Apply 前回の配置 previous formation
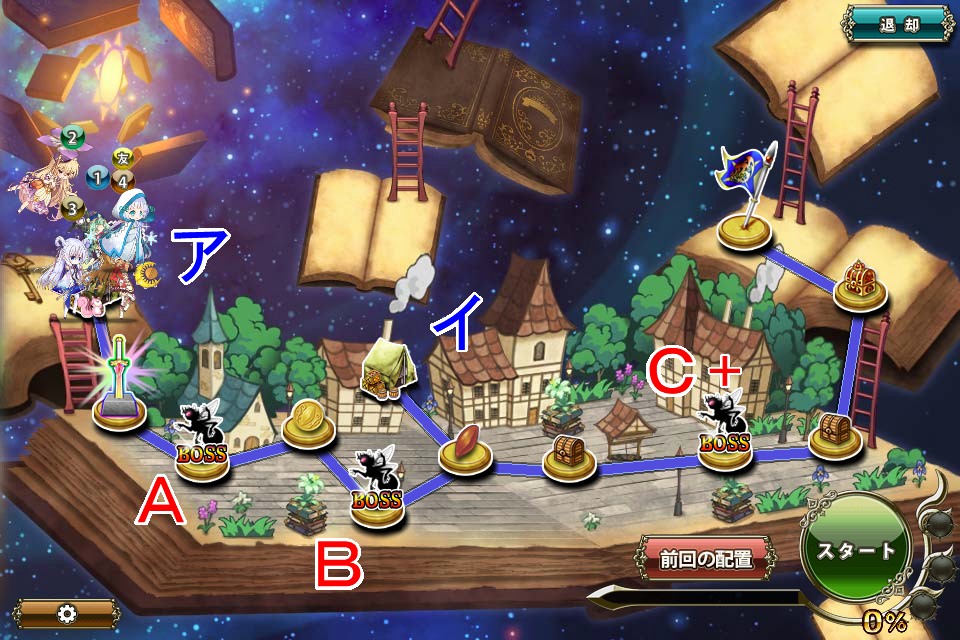Screen dimensions: 960x640 pyautogui.click(x=705, y=559)
